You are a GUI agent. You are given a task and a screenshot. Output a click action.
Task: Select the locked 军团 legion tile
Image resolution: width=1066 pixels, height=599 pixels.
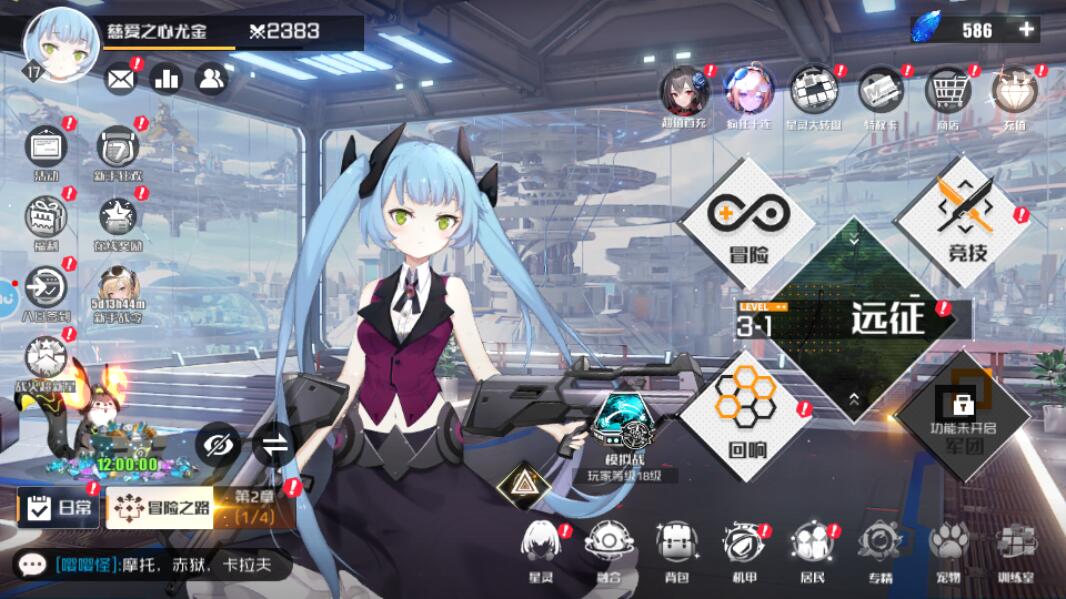[962, 414]
